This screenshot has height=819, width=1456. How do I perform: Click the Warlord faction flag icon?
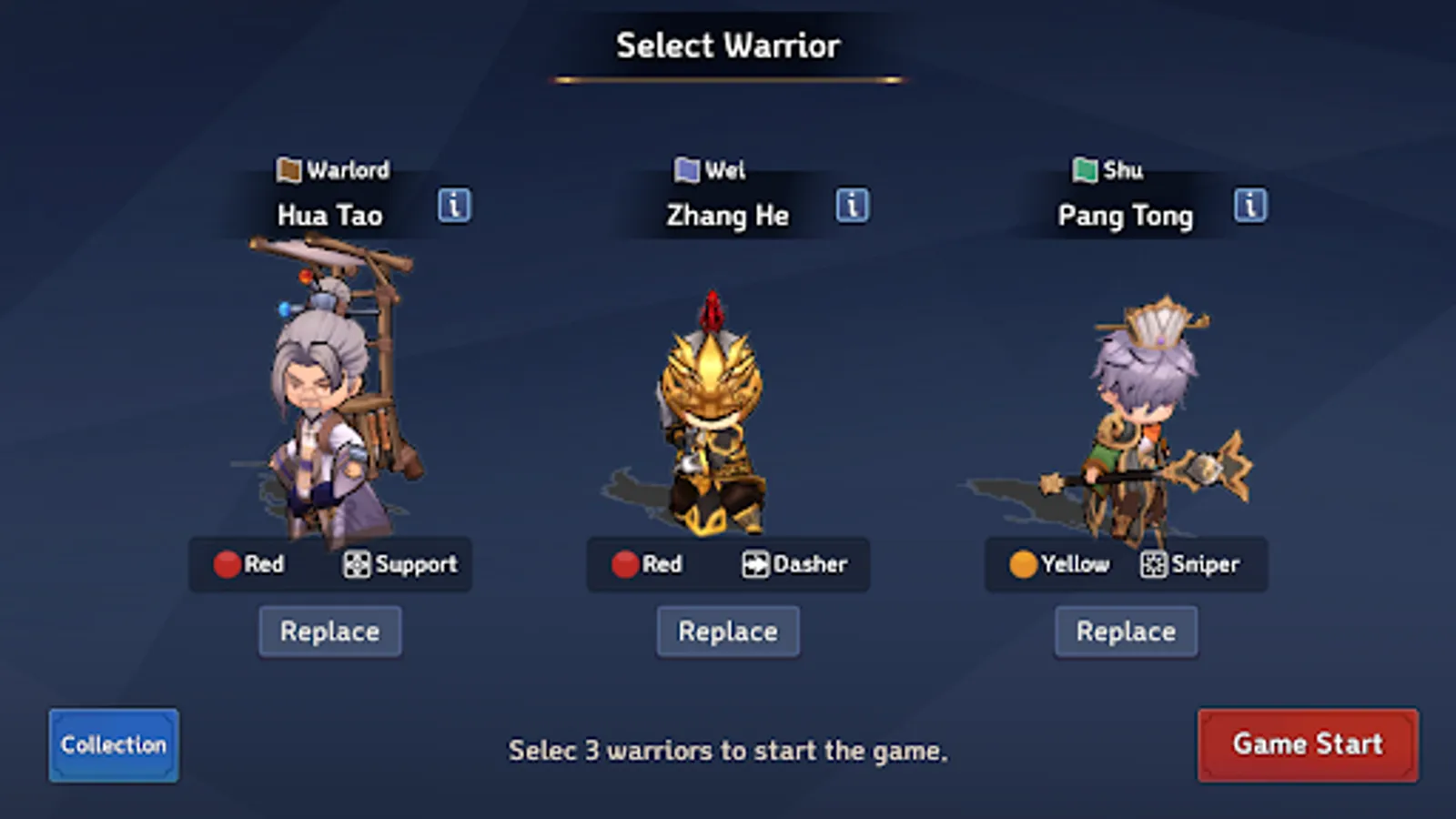click(x=289, y=170)
